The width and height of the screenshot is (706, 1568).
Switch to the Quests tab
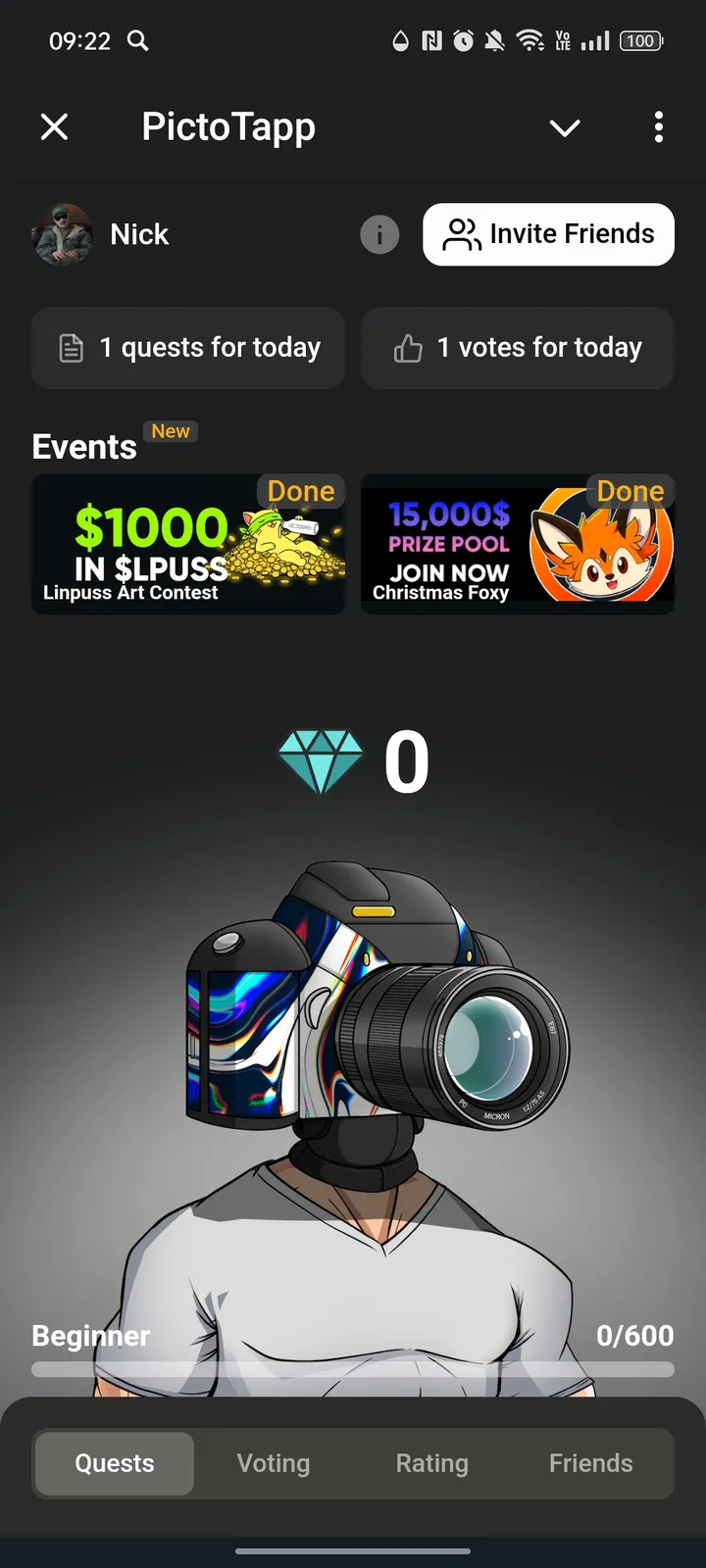tap(115, 1463)
